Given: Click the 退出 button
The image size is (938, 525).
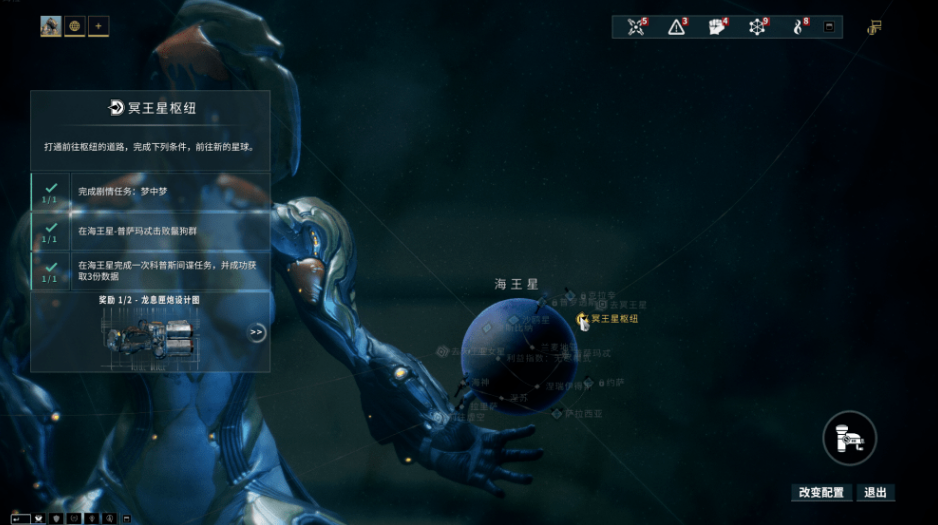Looking at the screenshot, I should click(875, 492).
